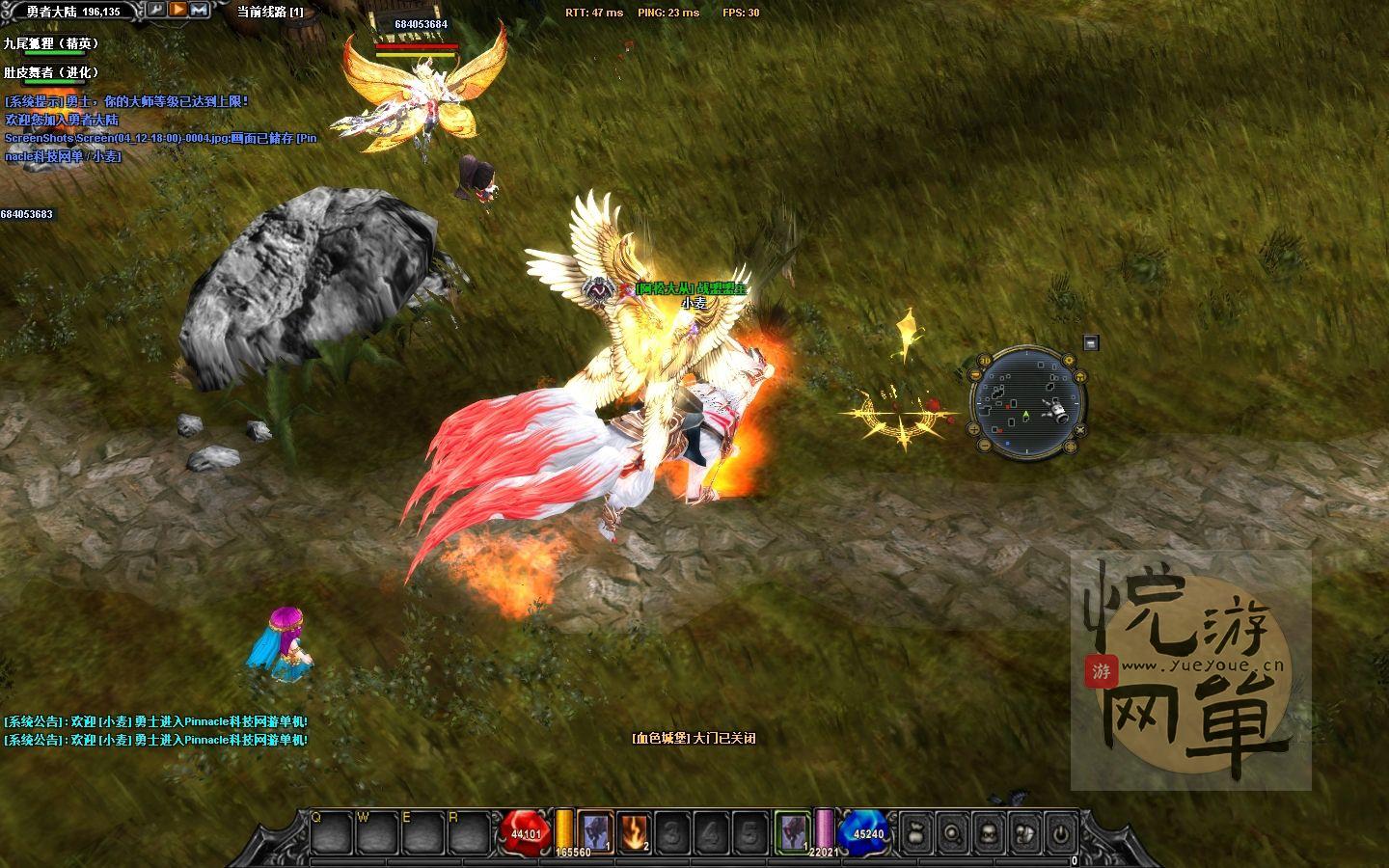Toggle the blue M button
The image size is (1389, 868).
point(200,10)
